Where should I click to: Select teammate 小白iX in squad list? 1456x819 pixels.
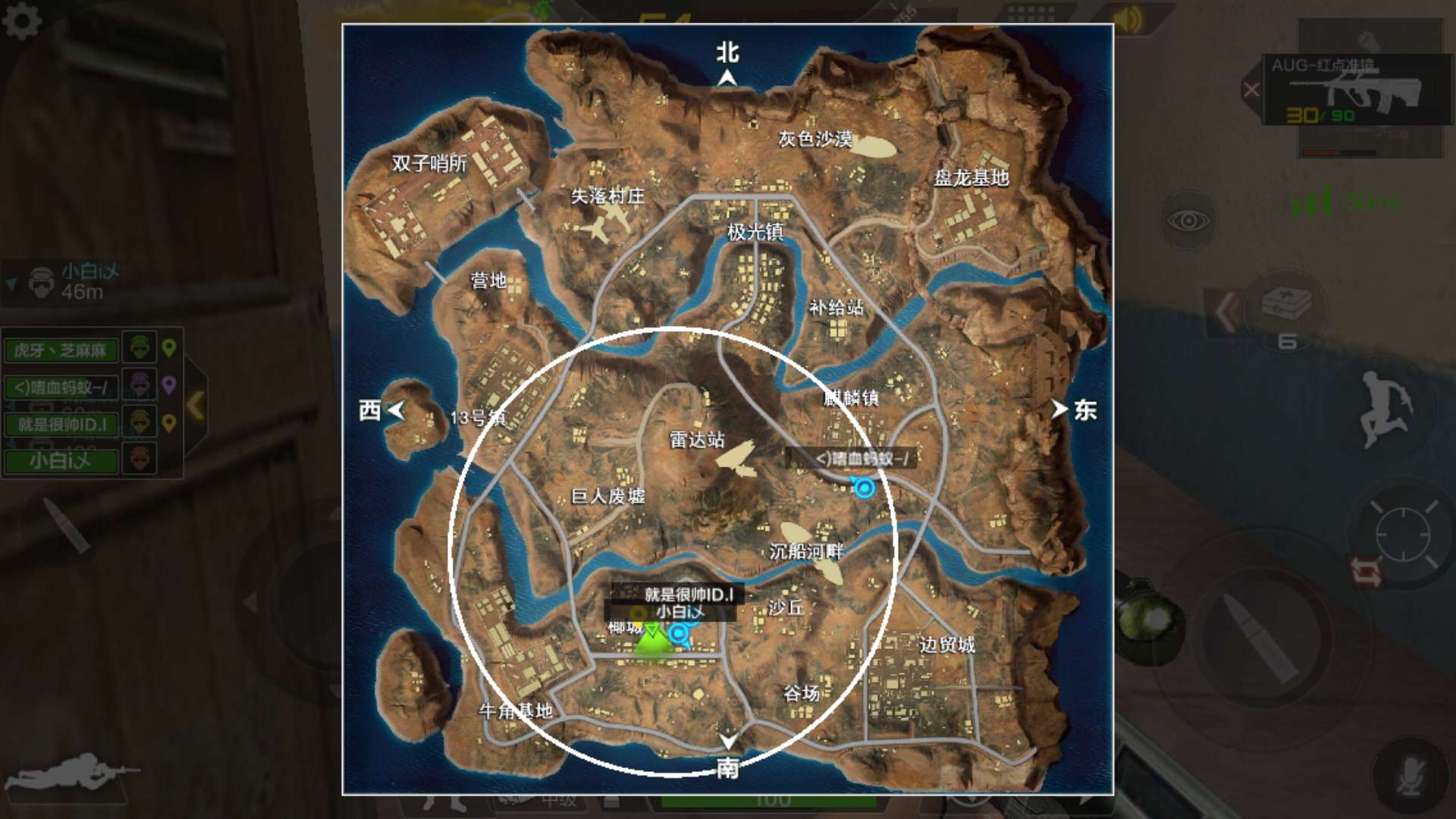[61, 460]
